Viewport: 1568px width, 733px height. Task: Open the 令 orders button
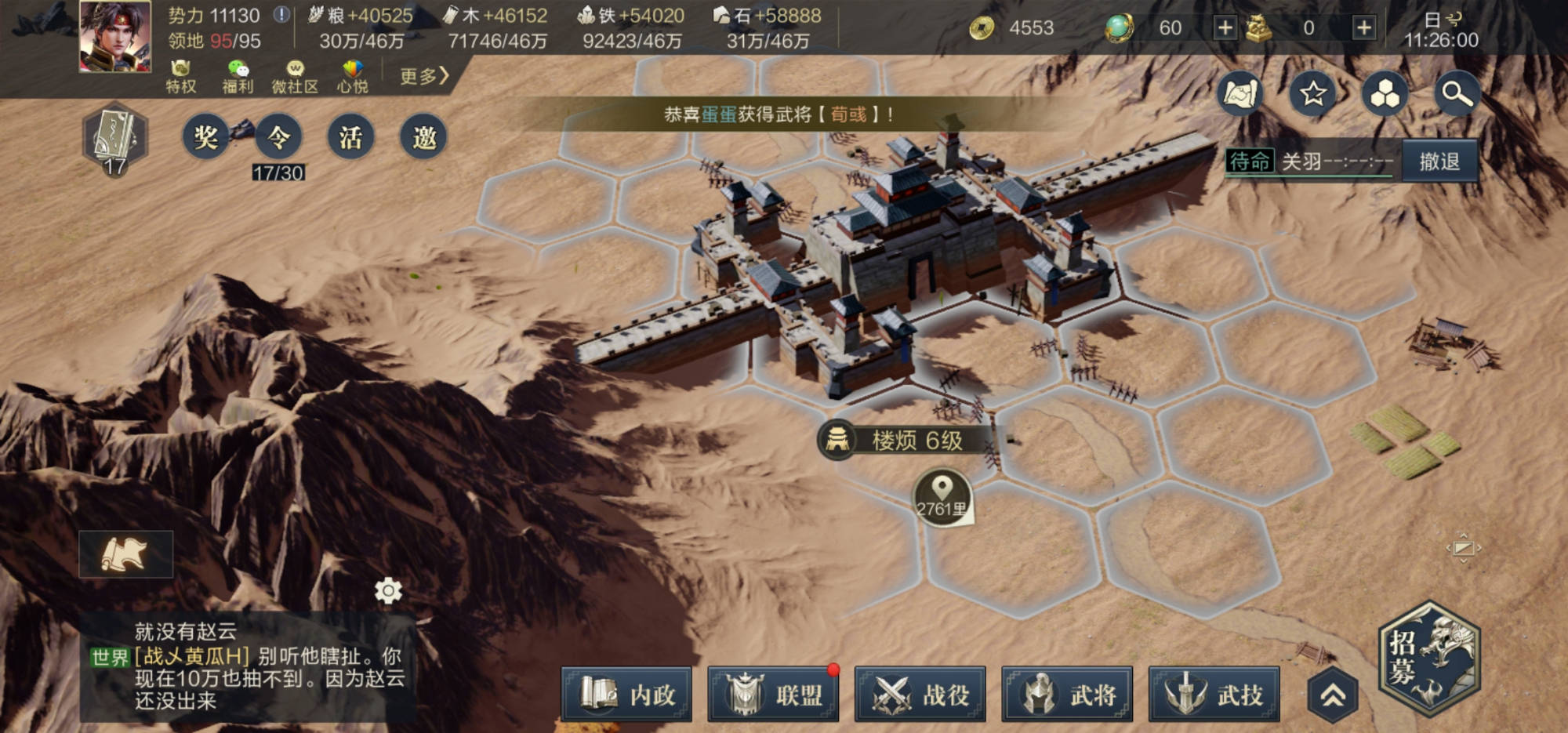point(278,138)
